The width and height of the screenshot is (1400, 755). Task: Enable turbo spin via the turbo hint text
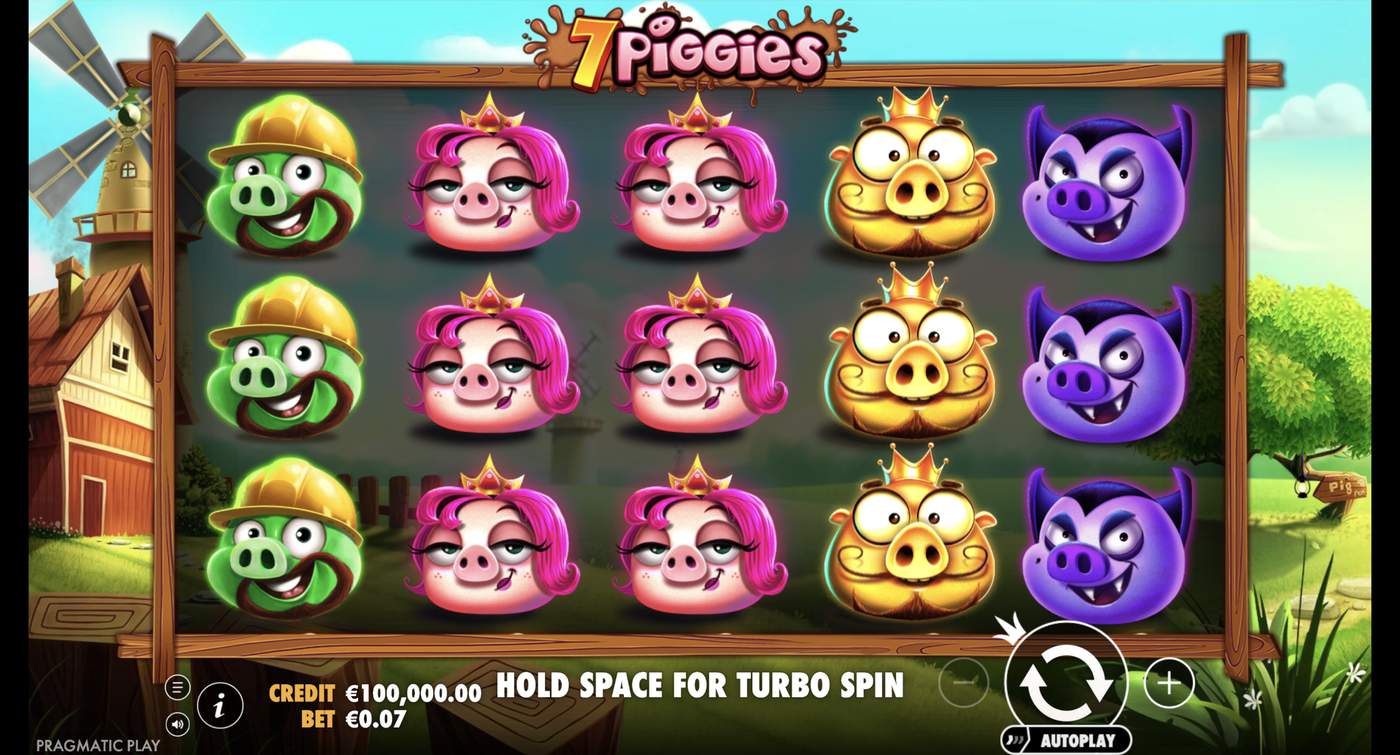point(698,687)
